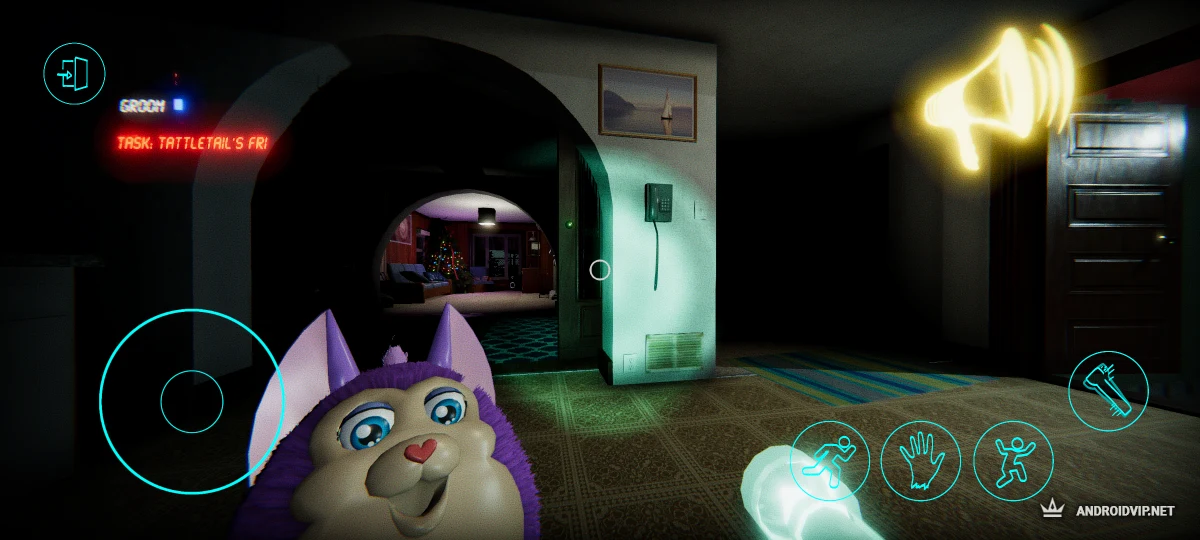Use the hand interact button

(x=921, y=461)
